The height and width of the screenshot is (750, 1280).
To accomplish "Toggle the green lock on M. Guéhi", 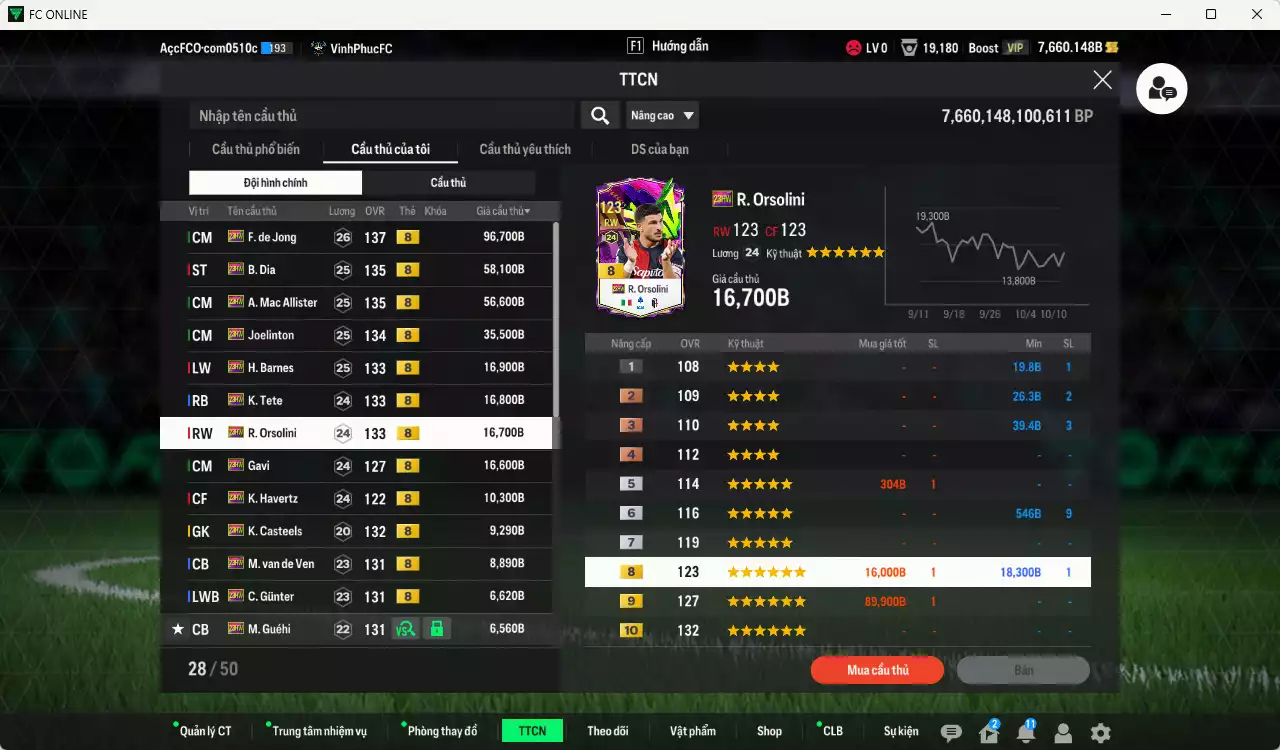I will (x=437, y=629).
